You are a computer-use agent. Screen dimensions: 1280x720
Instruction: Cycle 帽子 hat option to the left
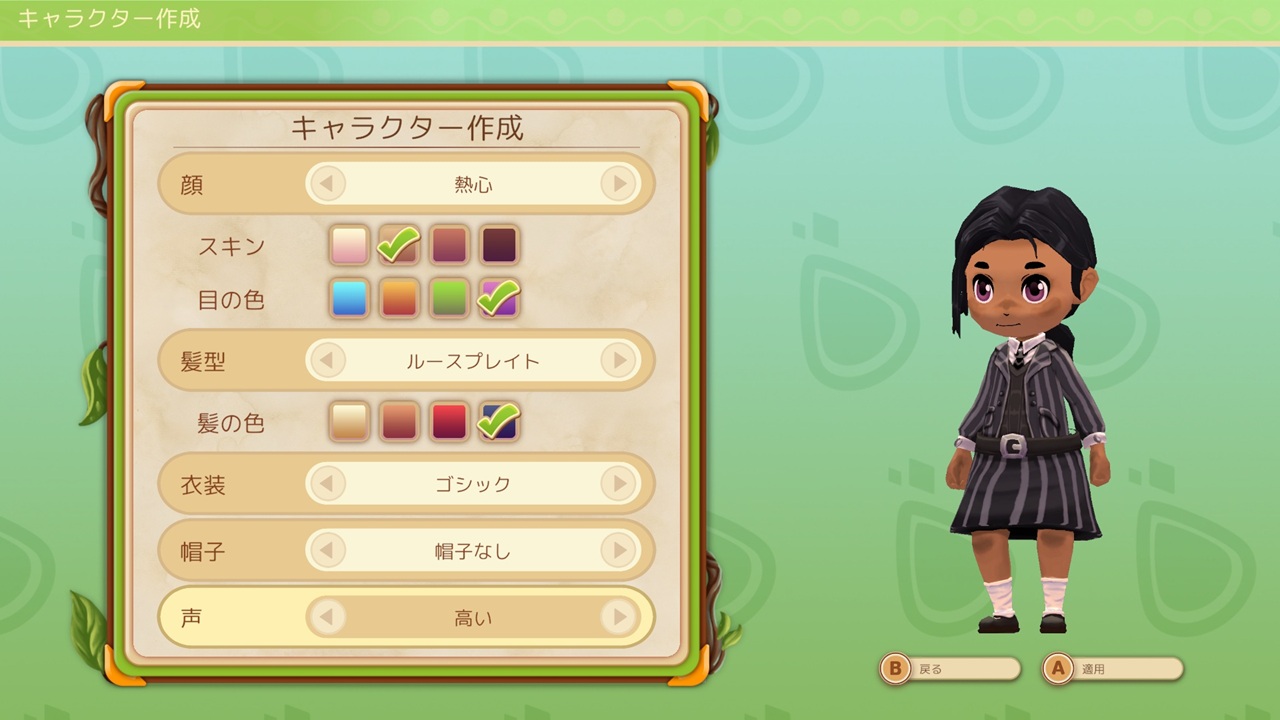[327, 550]
